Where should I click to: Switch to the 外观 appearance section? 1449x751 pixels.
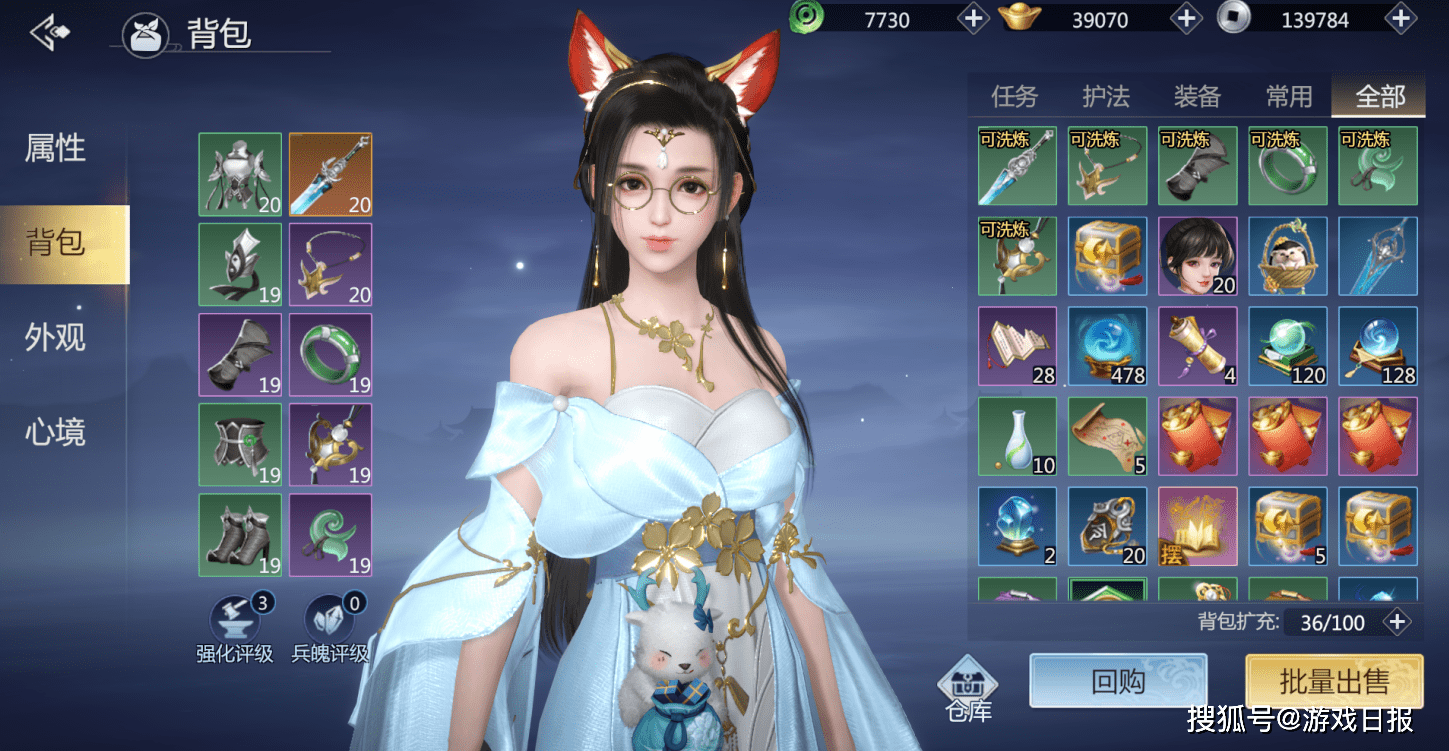pyautogui.click(x=56, y=338)
